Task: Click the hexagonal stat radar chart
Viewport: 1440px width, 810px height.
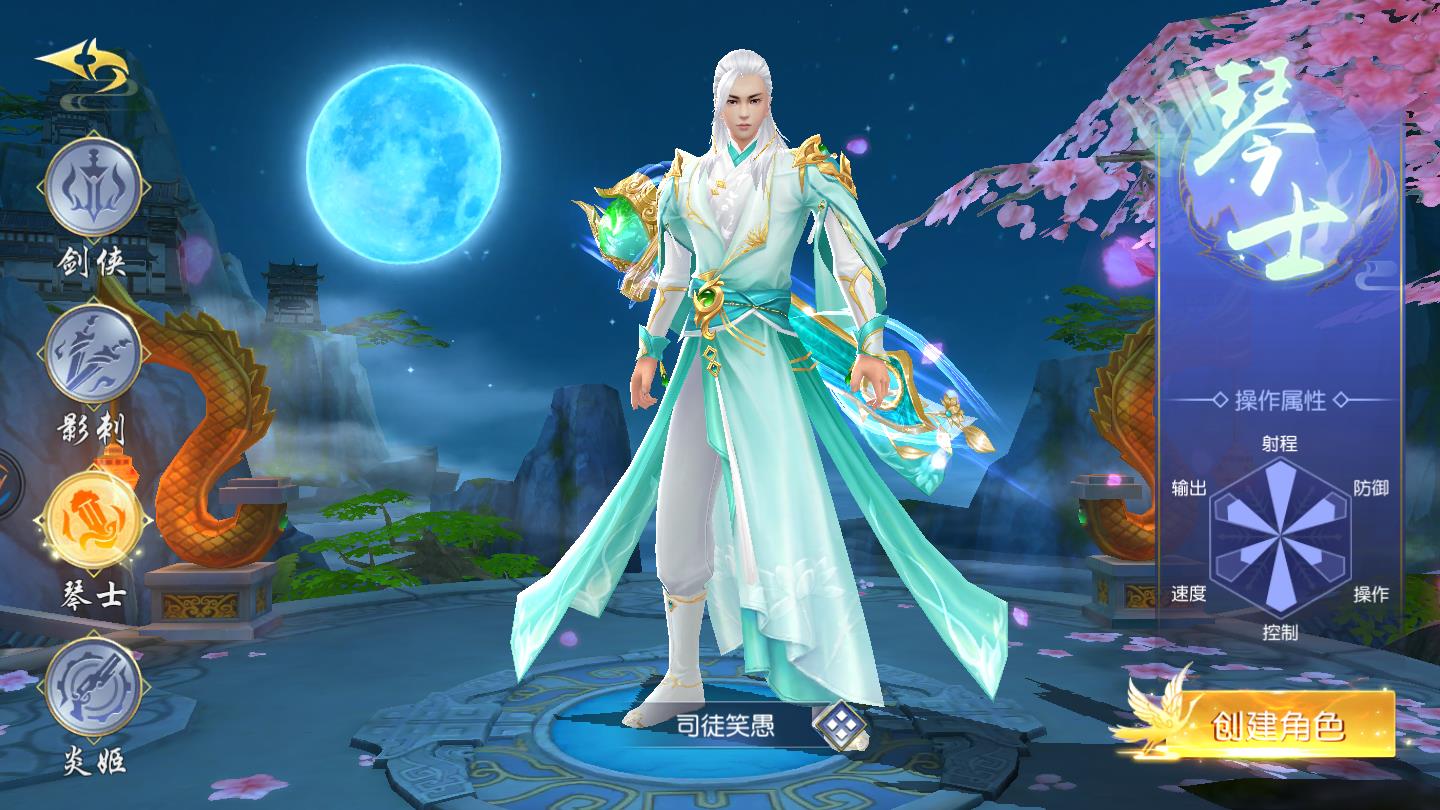Action: pos(1282,537)
